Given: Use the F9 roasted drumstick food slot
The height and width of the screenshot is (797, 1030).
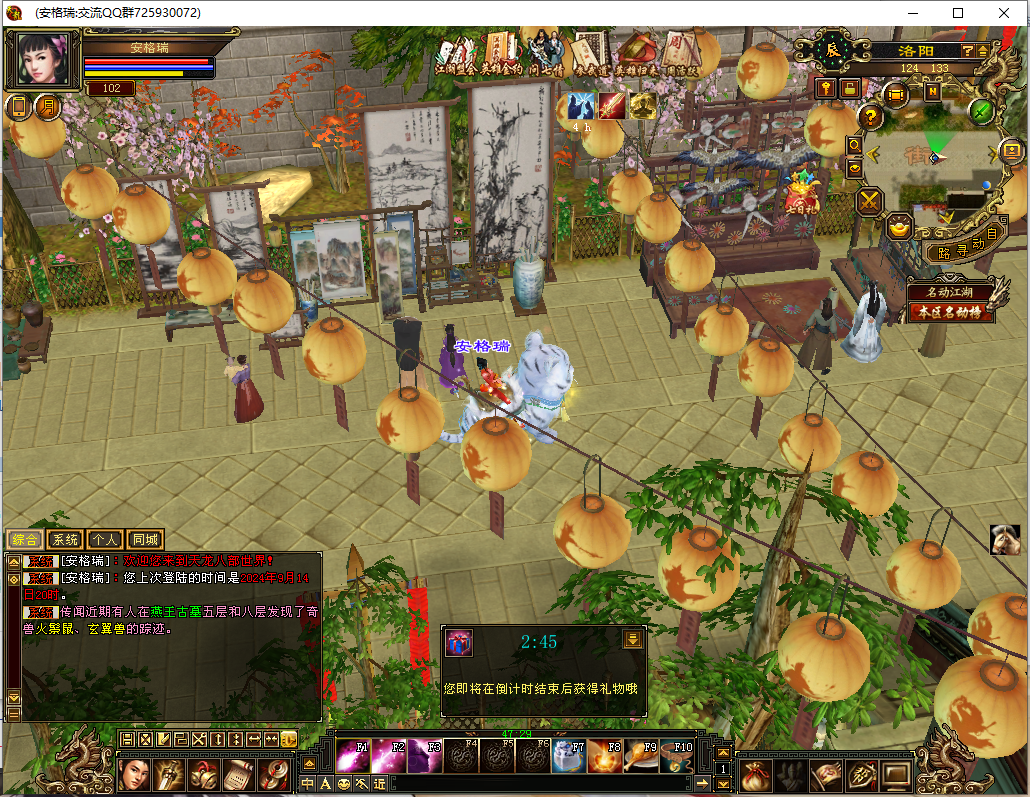Looking at the screenshot, I should pos(640,756).
